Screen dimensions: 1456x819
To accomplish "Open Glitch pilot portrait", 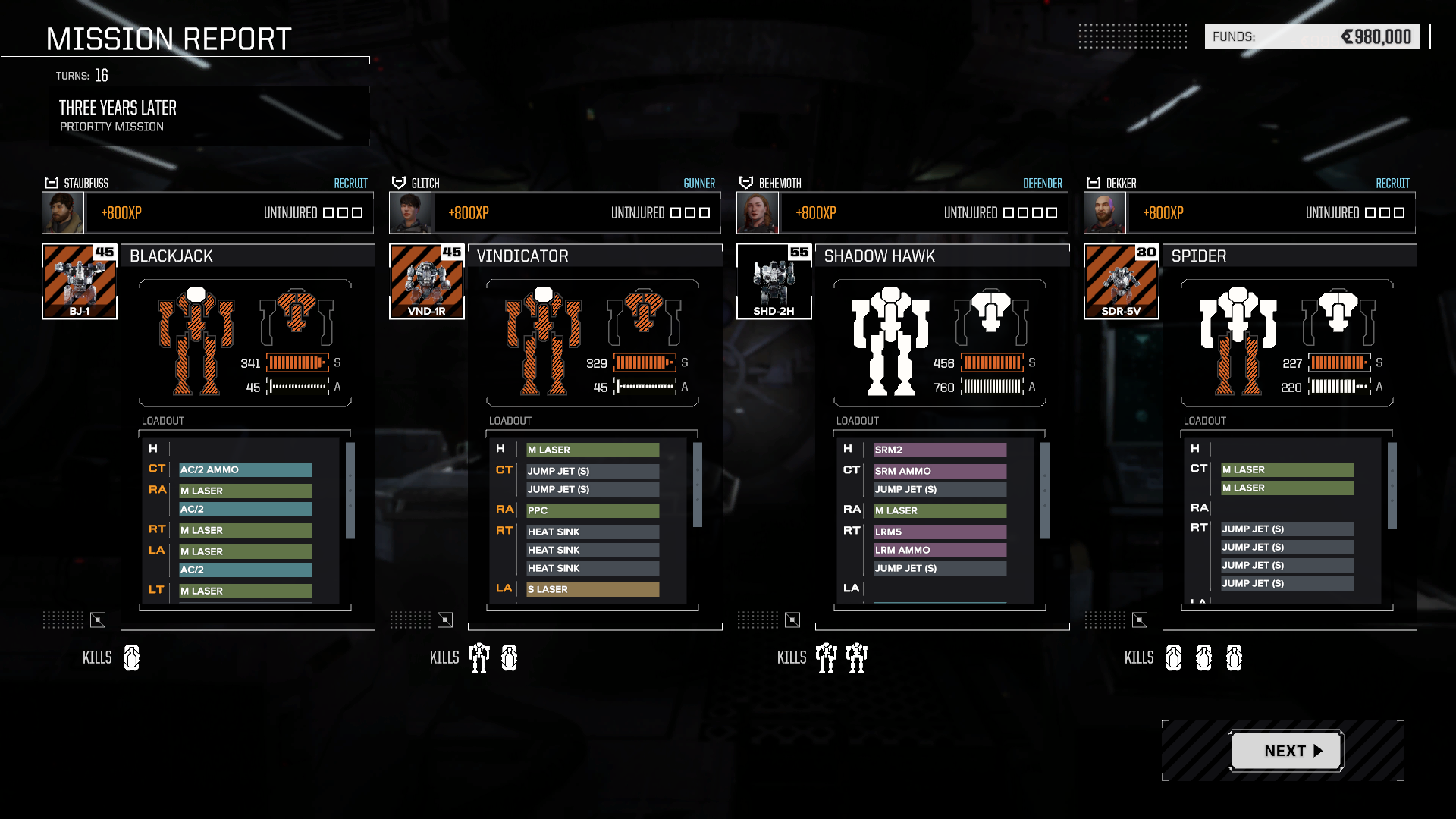I will pyautogui.click(x=410, y=213).
